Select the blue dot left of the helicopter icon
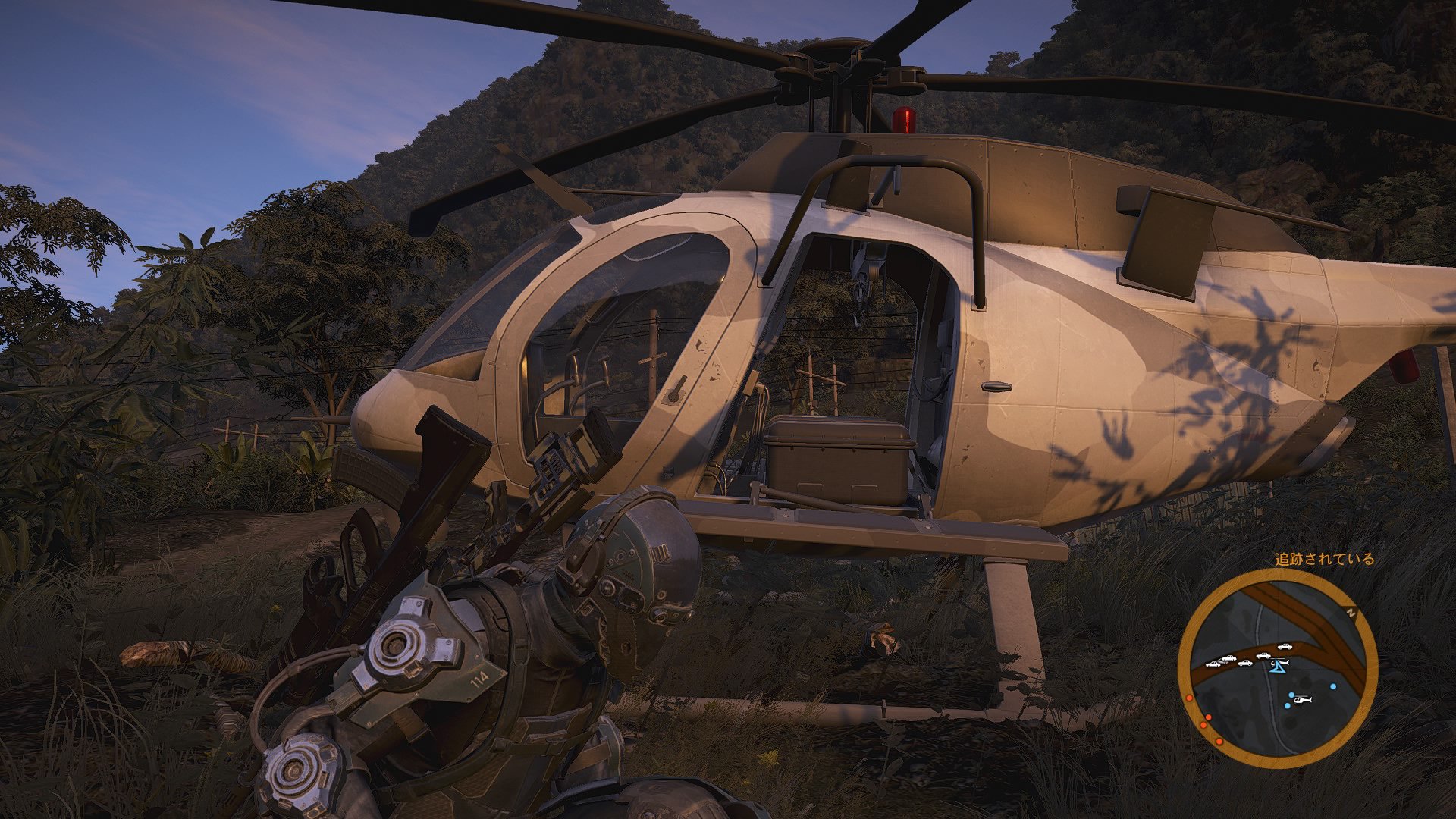Image resolution: width=1456 pixels, height=819 pixels. tap(1291, 694)
